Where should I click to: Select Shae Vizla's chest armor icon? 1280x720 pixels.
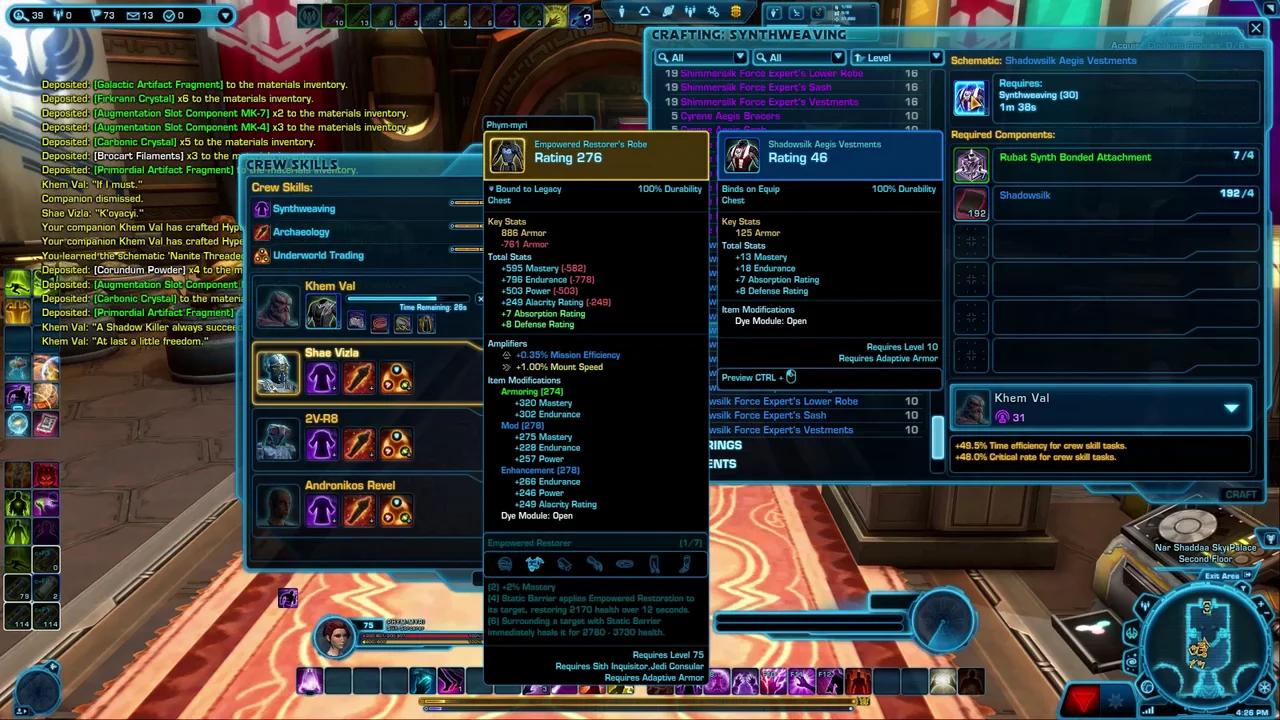(x=321, y=375)
